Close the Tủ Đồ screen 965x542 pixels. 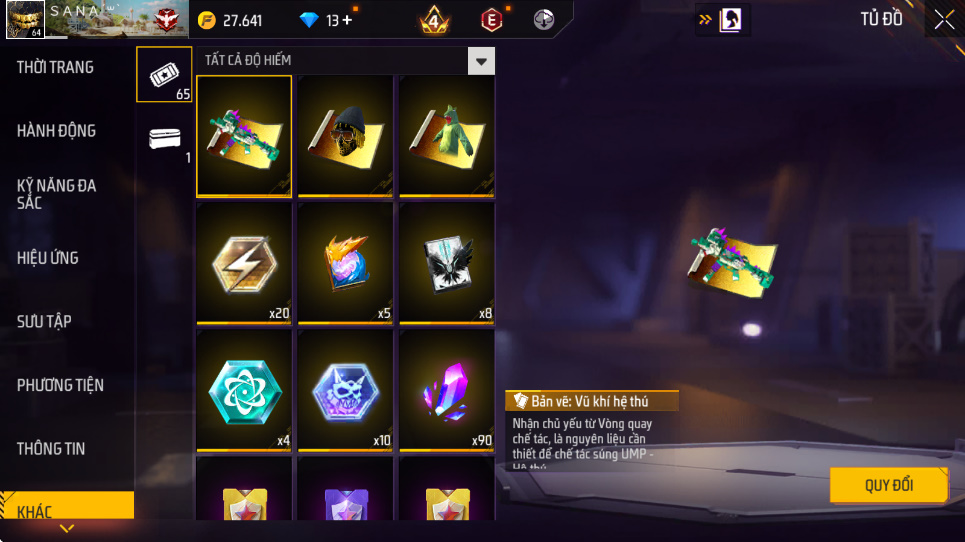pyautogui.click(x=944, y=19)
